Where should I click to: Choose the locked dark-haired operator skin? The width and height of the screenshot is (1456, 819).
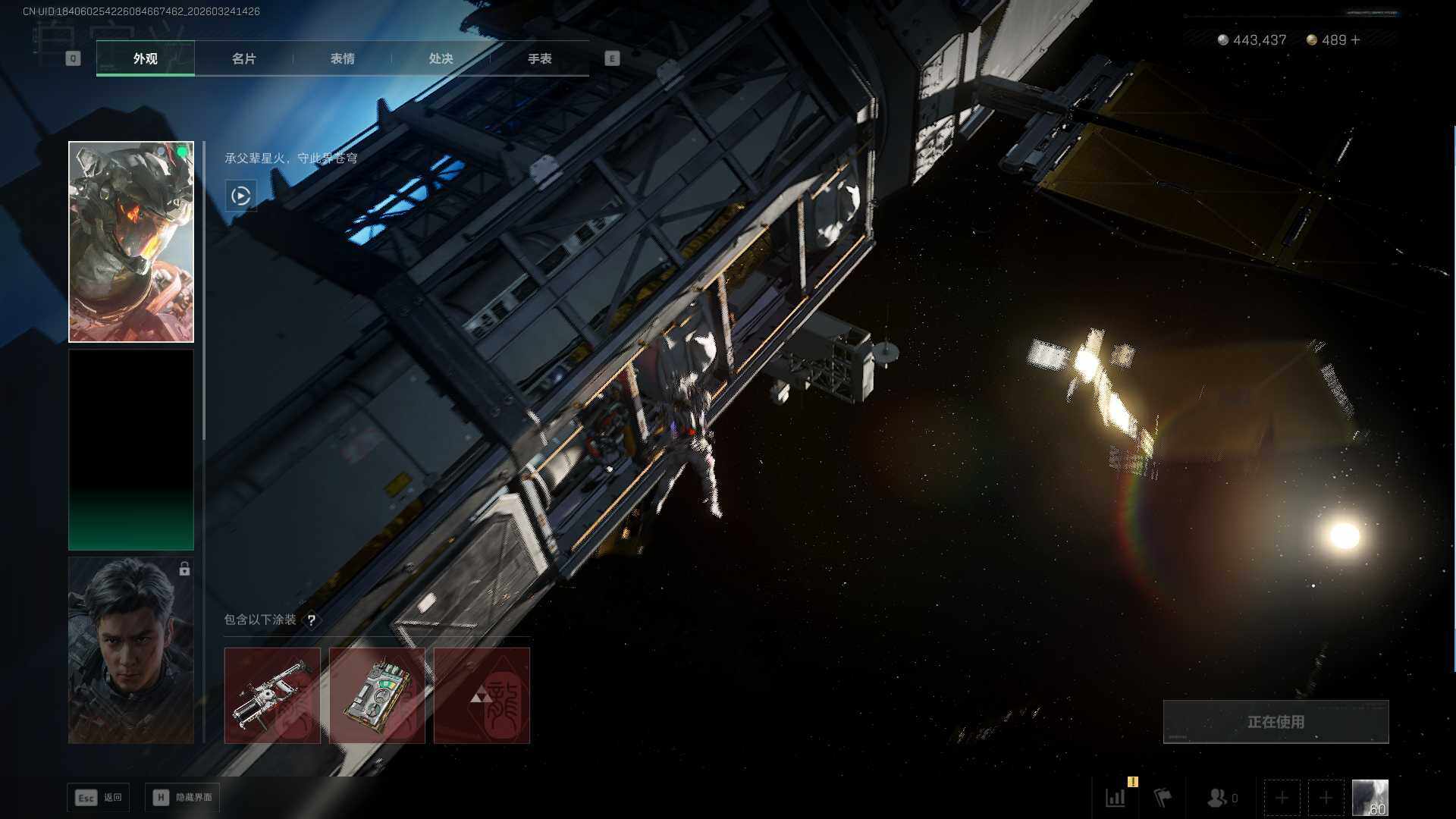click(x=131, y=650)
